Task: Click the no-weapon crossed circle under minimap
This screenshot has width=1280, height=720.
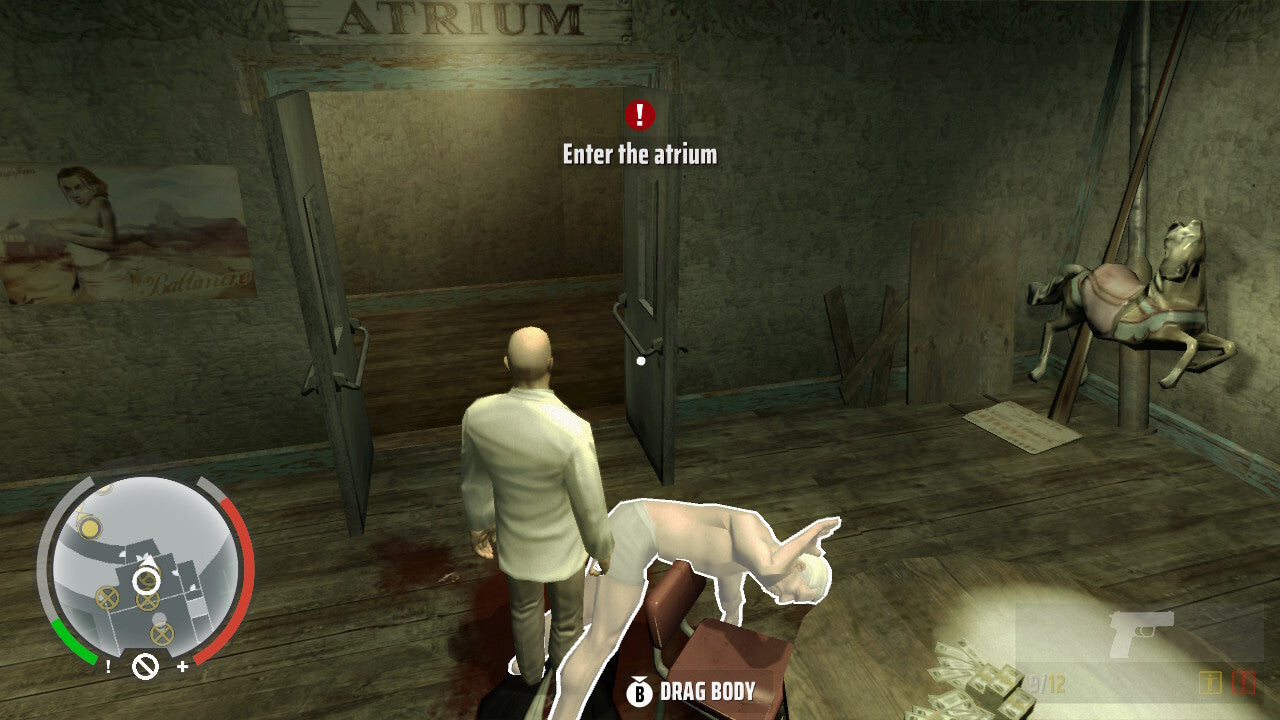Action: coord(145,666)
